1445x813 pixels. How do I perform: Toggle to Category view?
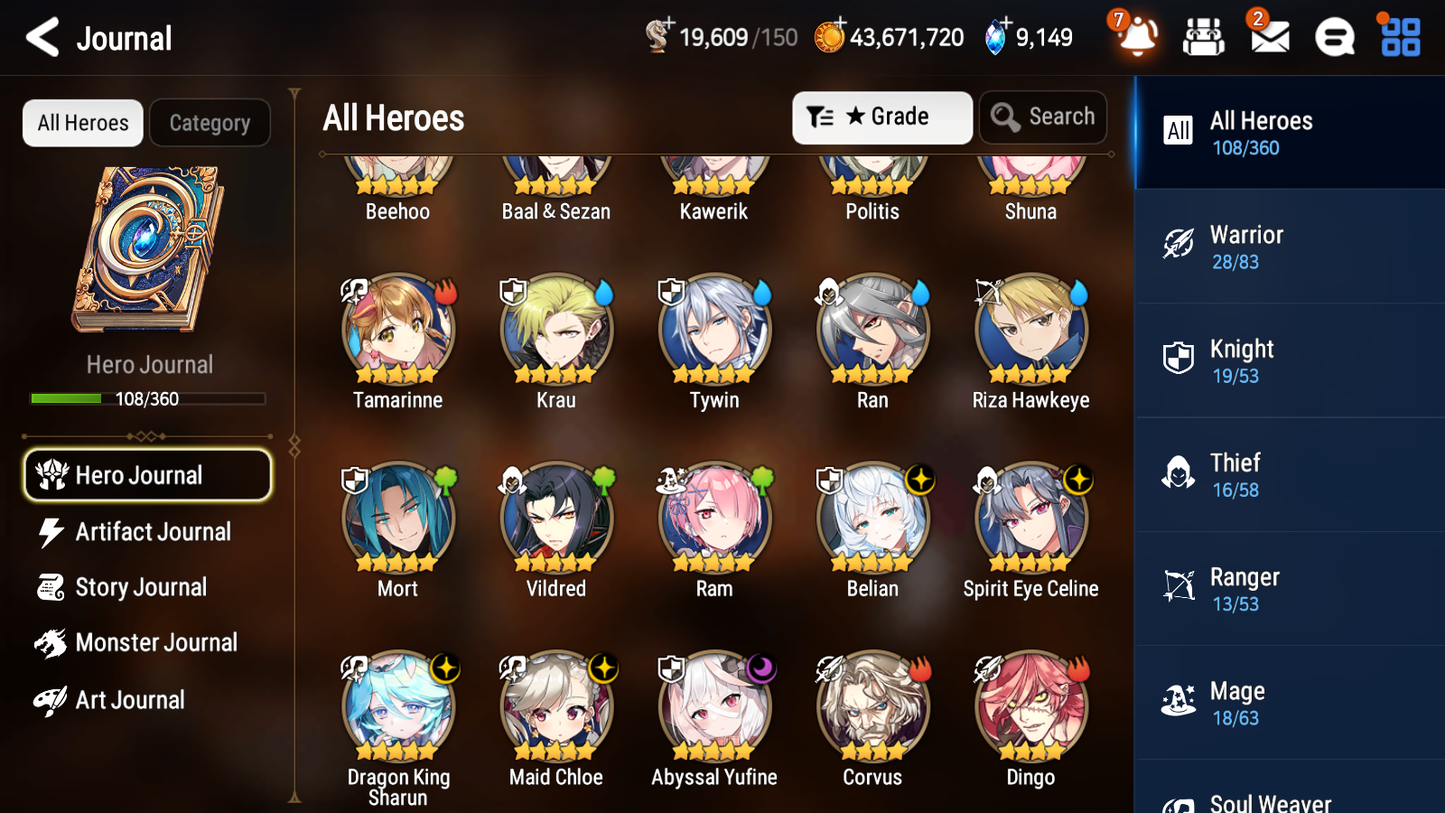209,122
